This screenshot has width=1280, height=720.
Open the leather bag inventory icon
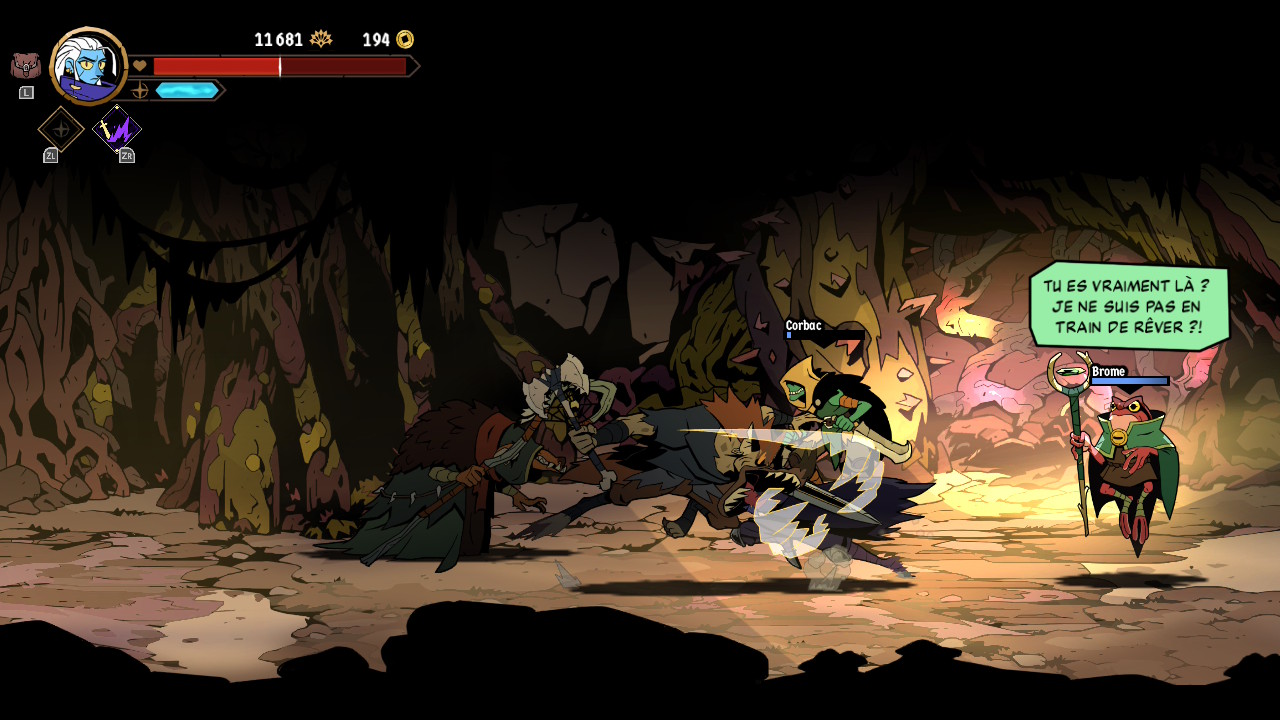point(25,66)
